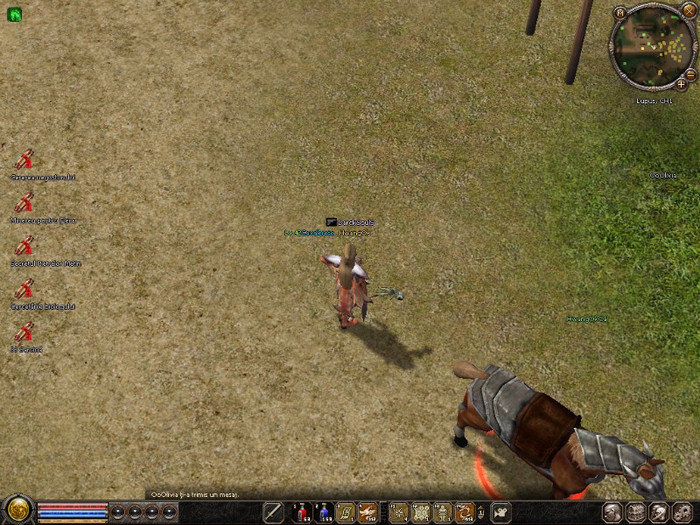Select the blue mana potion hotbar slot
Viewport: 700px width, 525px height.
(323, 513)
